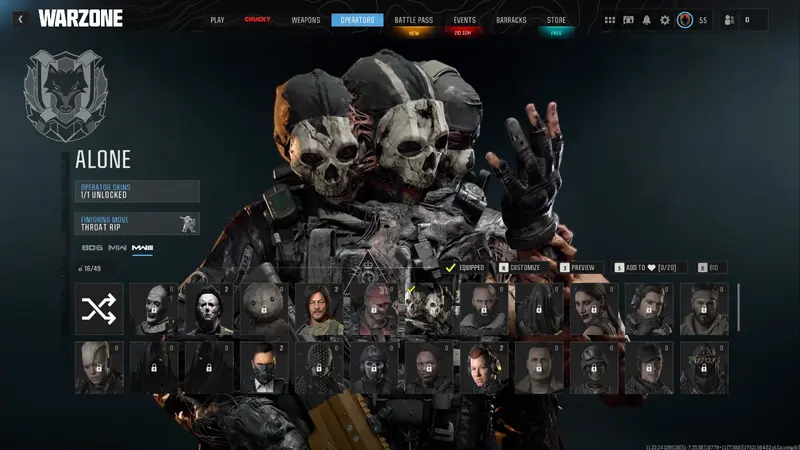
Task: Open the Battle Pass tab
Action: (x=414, y=20)
